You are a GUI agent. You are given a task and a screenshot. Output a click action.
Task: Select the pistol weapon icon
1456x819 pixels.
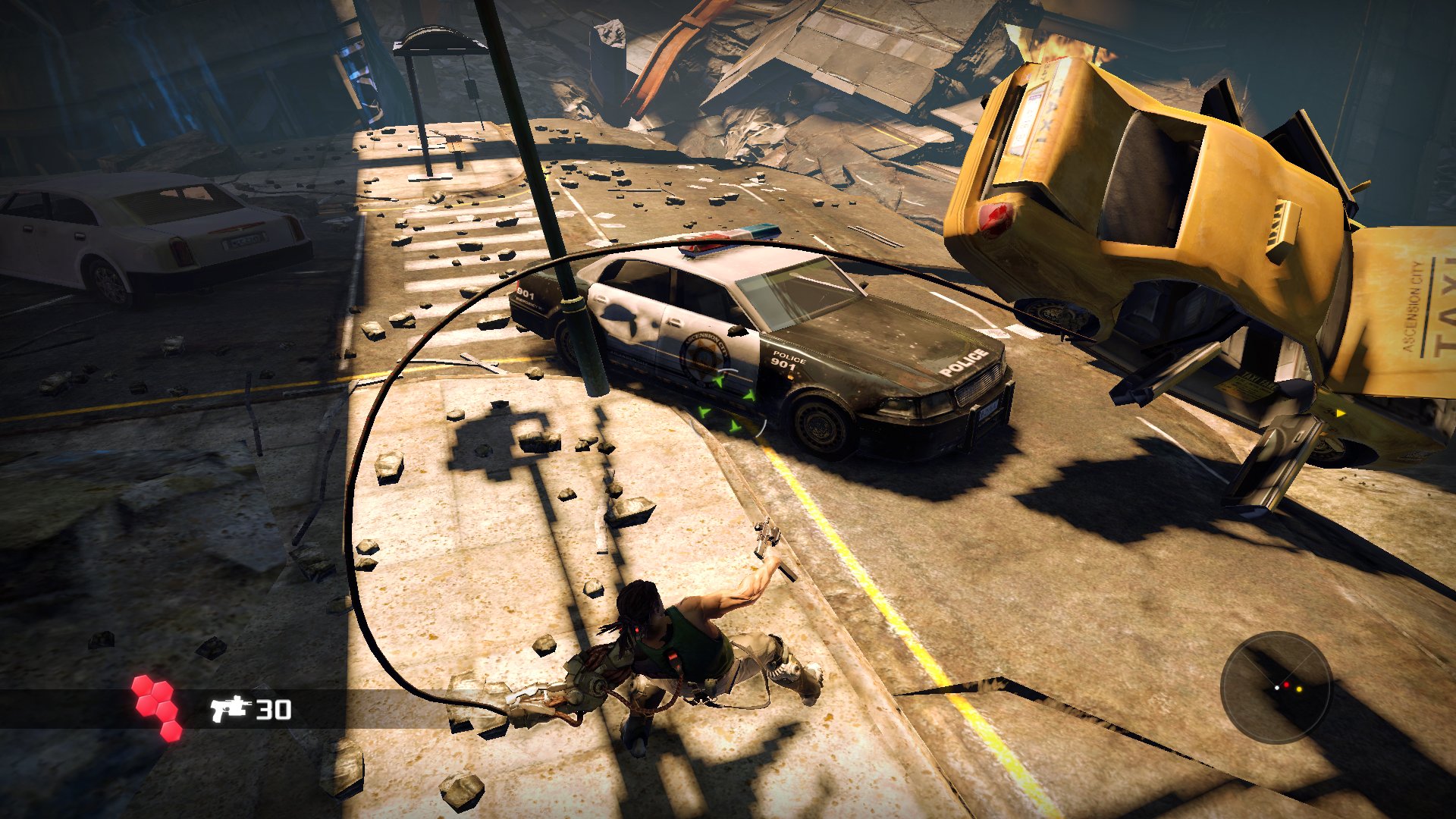point(230,708)
